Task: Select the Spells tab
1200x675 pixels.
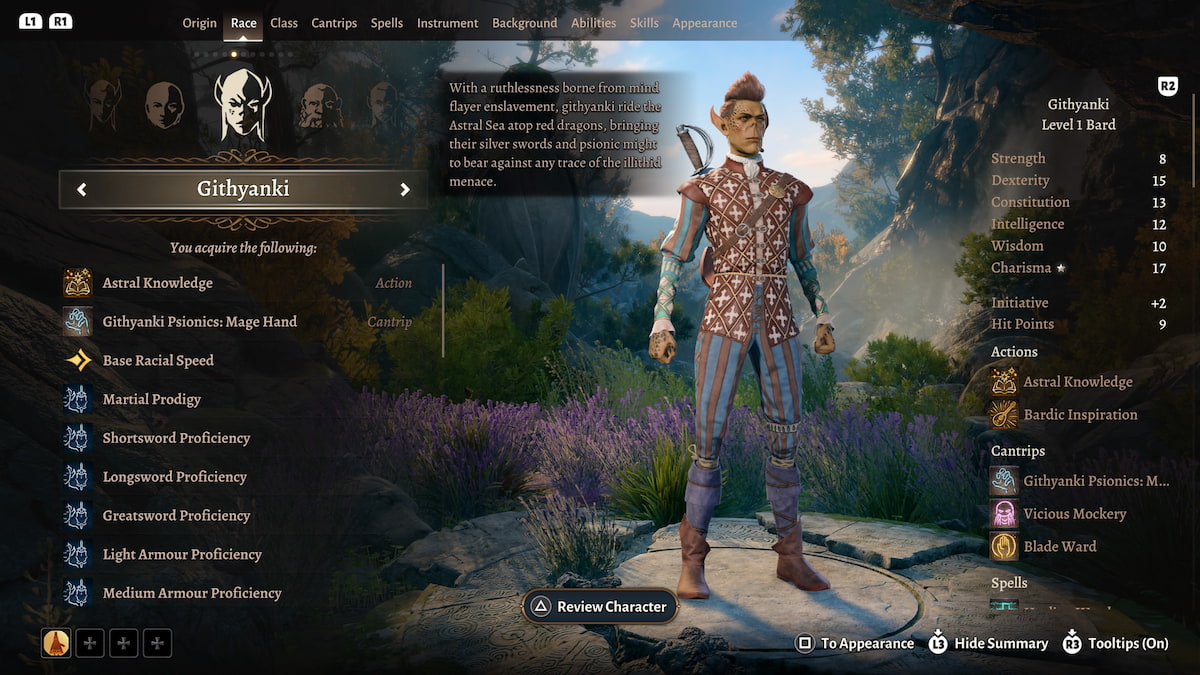Action: pos(387,23)
